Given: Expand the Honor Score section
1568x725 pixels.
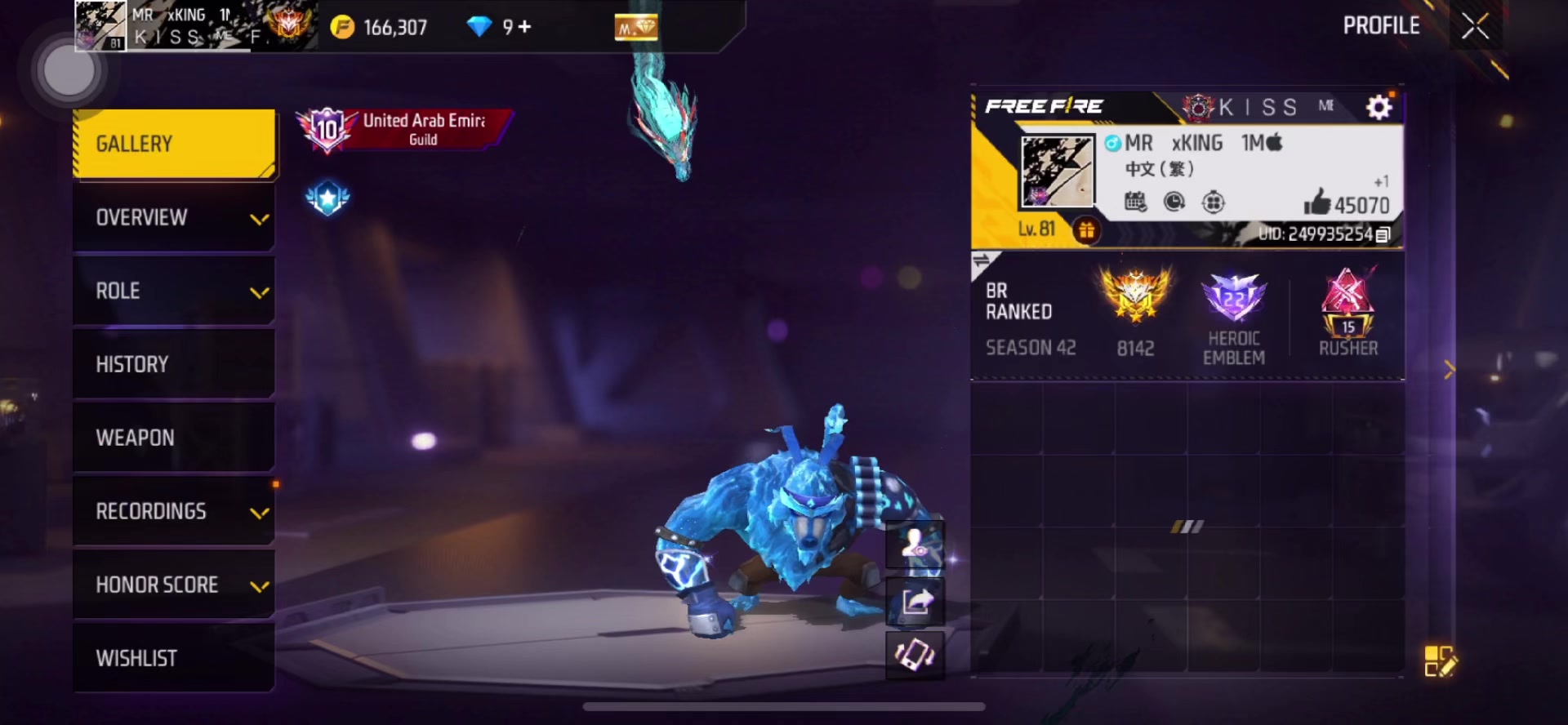Looking at the screenshot, I should point(174,585).
